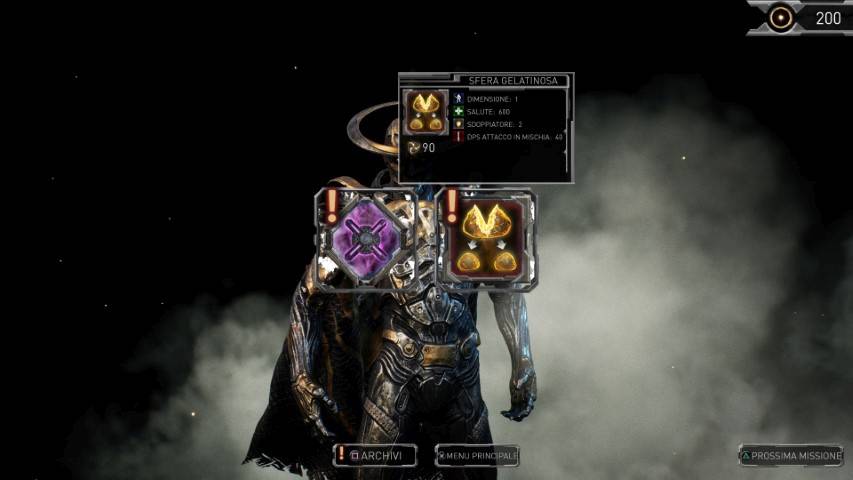Choose the Sfera Gelatinosa upgrade tile
853x480 pixels.
pos(487,238)
